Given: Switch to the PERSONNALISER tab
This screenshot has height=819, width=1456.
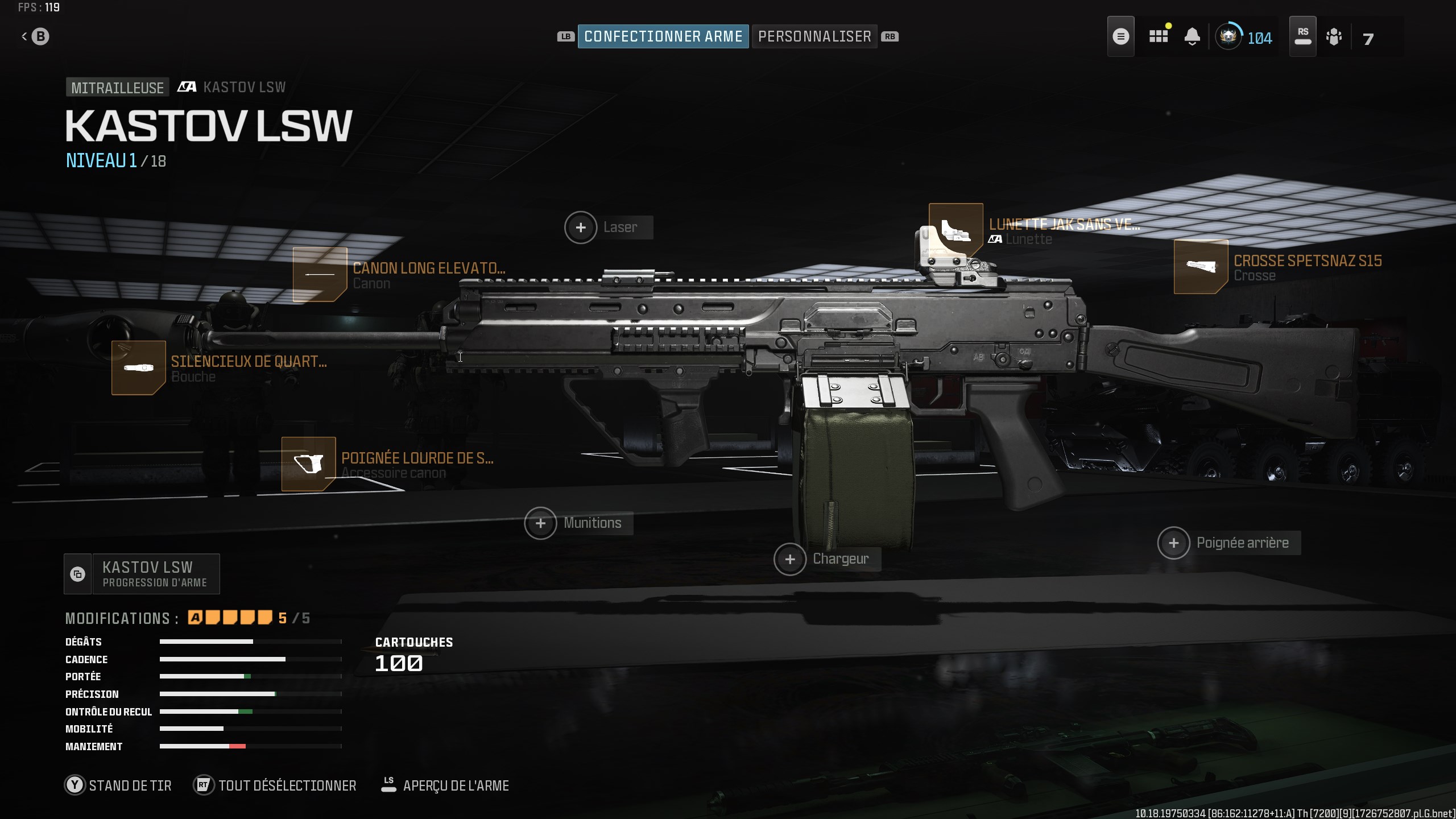Looking at the screenshot, I should tap(814, 36).
